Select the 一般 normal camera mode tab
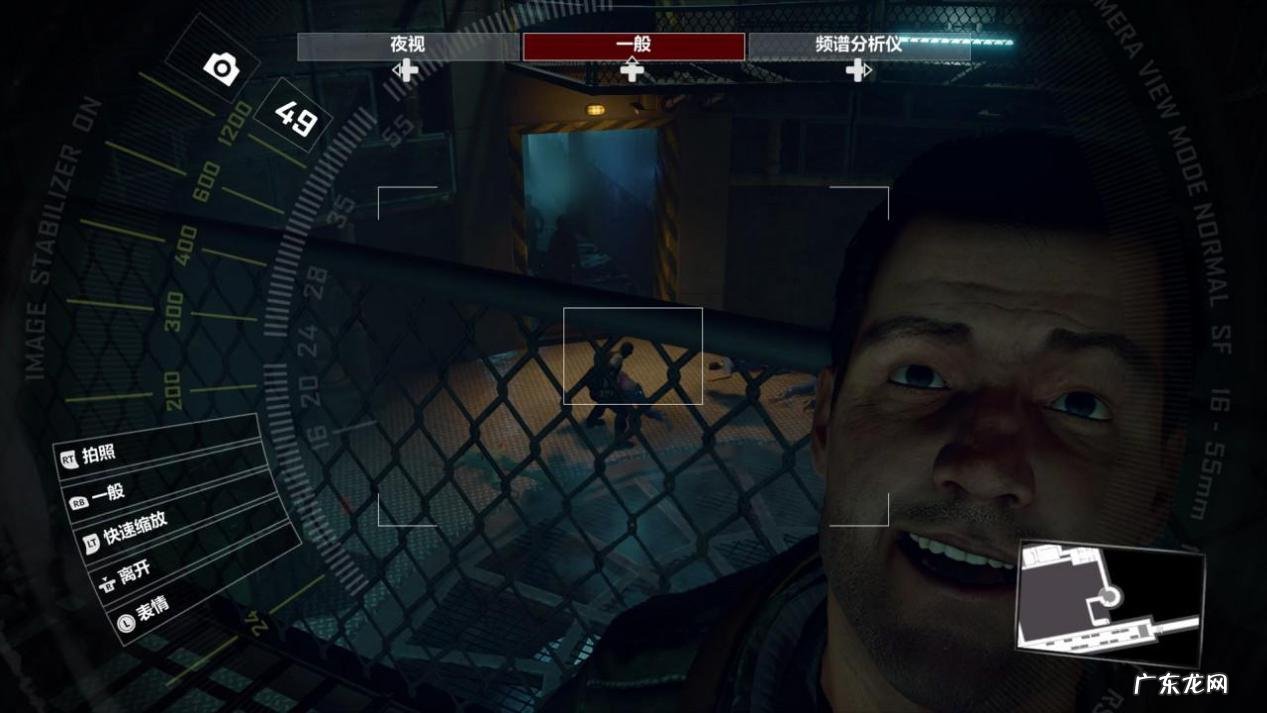The width and height of the screenshot is (1267, 713). coord(633,46)
